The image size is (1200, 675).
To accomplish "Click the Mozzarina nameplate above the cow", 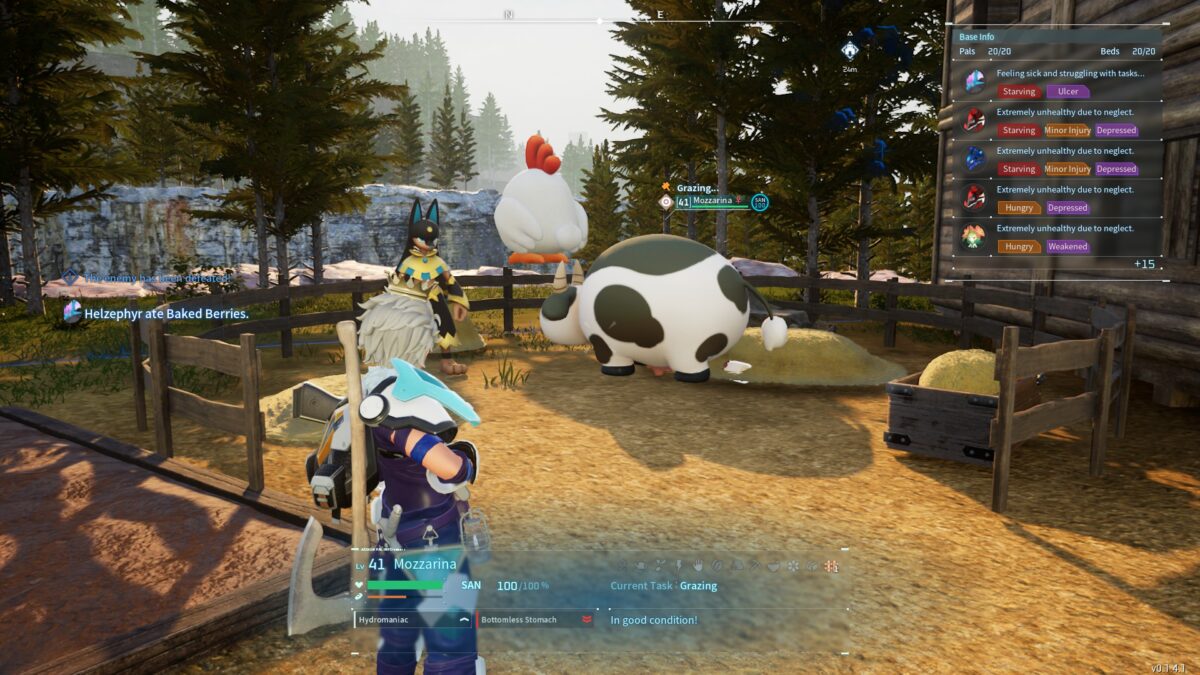I will pyautogui.click(x=712, y=202).
